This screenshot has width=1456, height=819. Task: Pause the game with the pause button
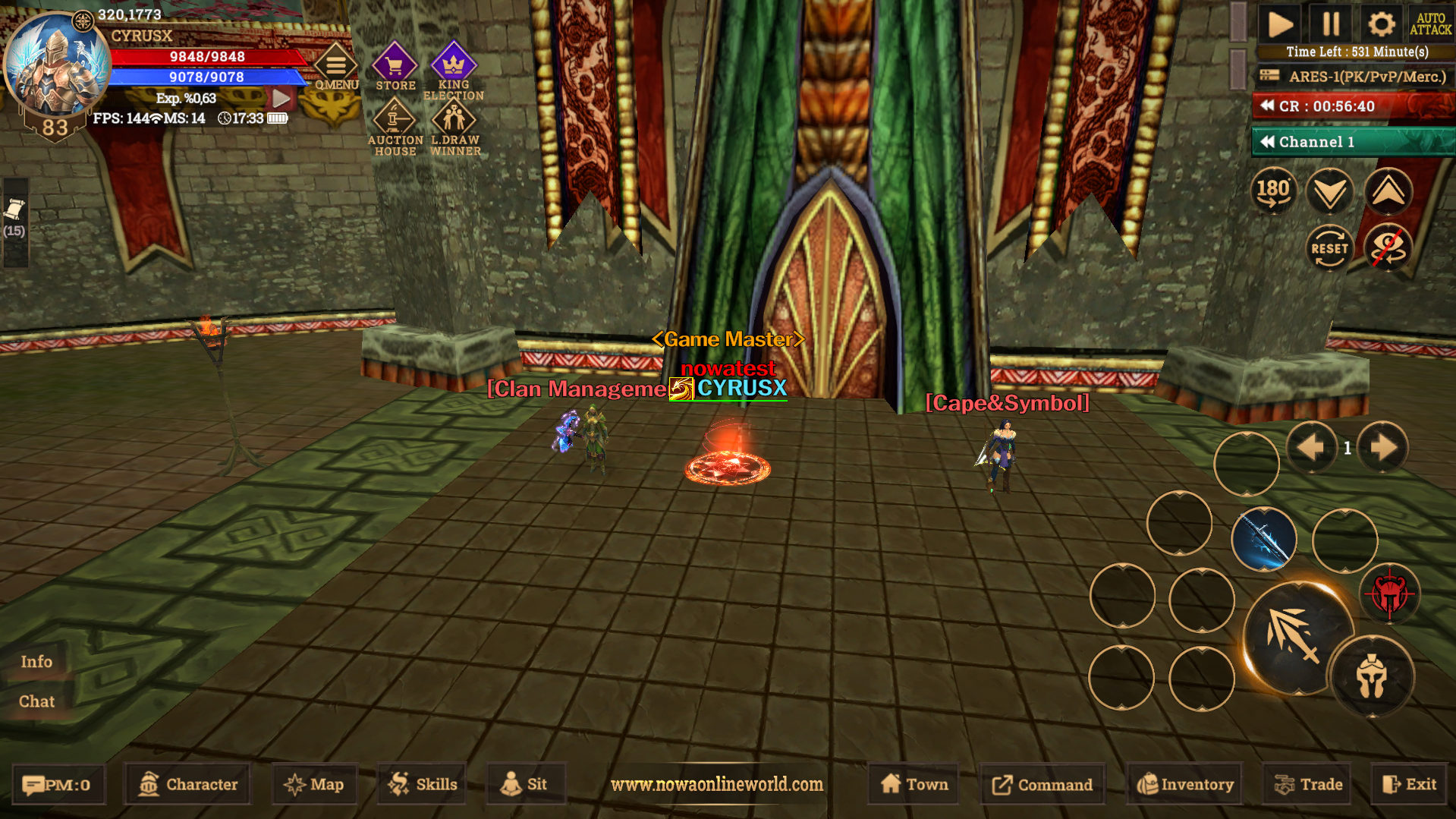(1330, 24)
